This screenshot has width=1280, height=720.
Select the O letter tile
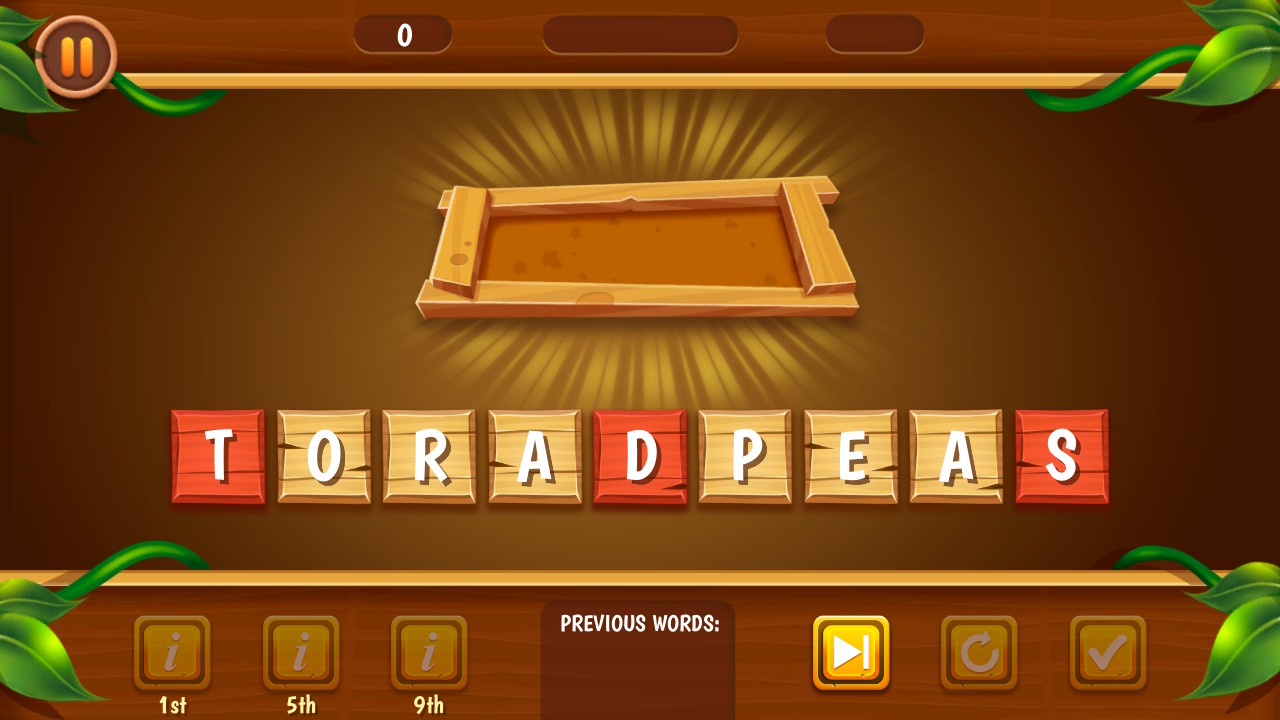[325, 455]
